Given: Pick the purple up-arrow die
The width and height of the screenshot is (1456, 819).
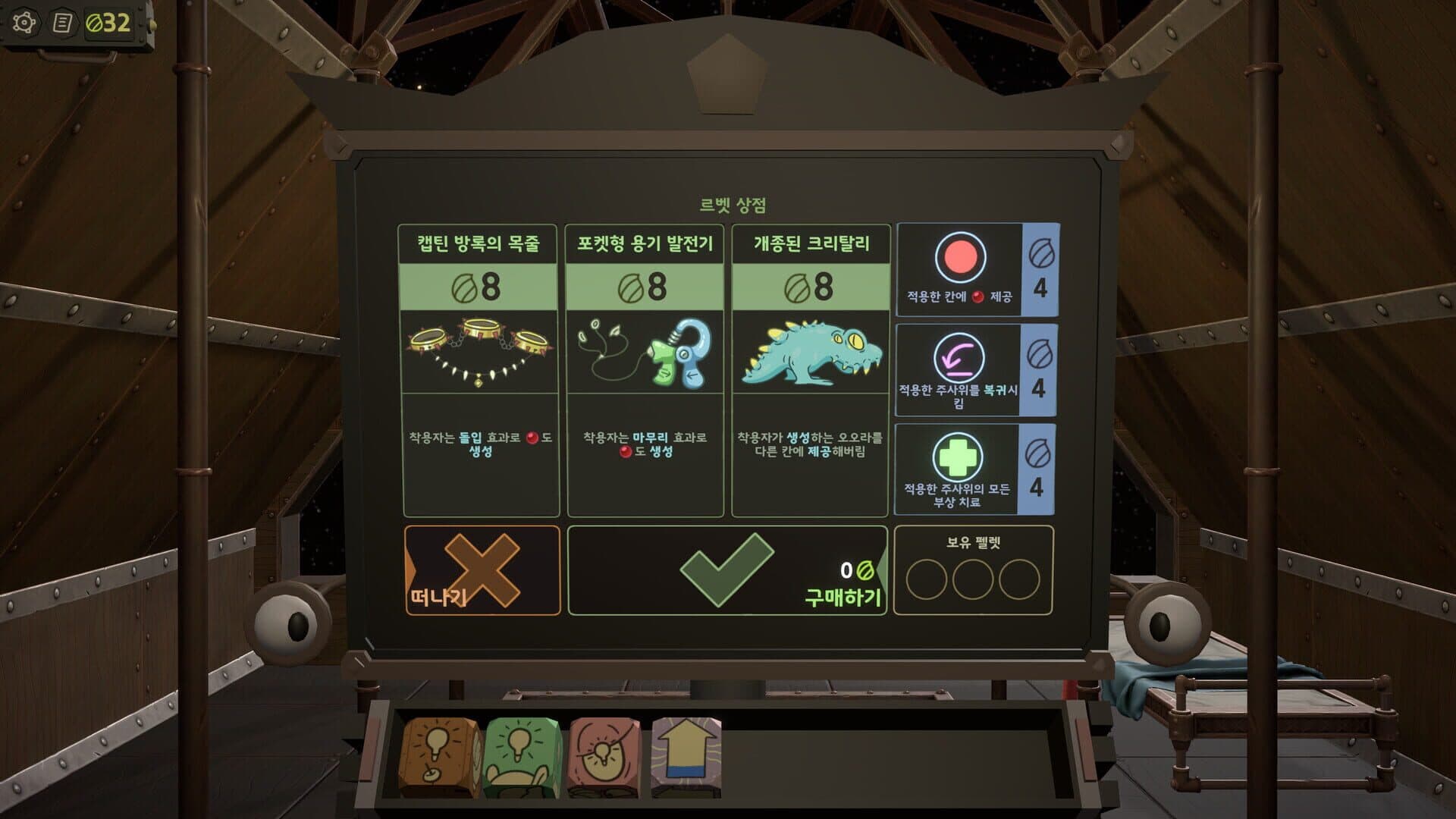Looking at the screenshot, I should click(686, 757).
